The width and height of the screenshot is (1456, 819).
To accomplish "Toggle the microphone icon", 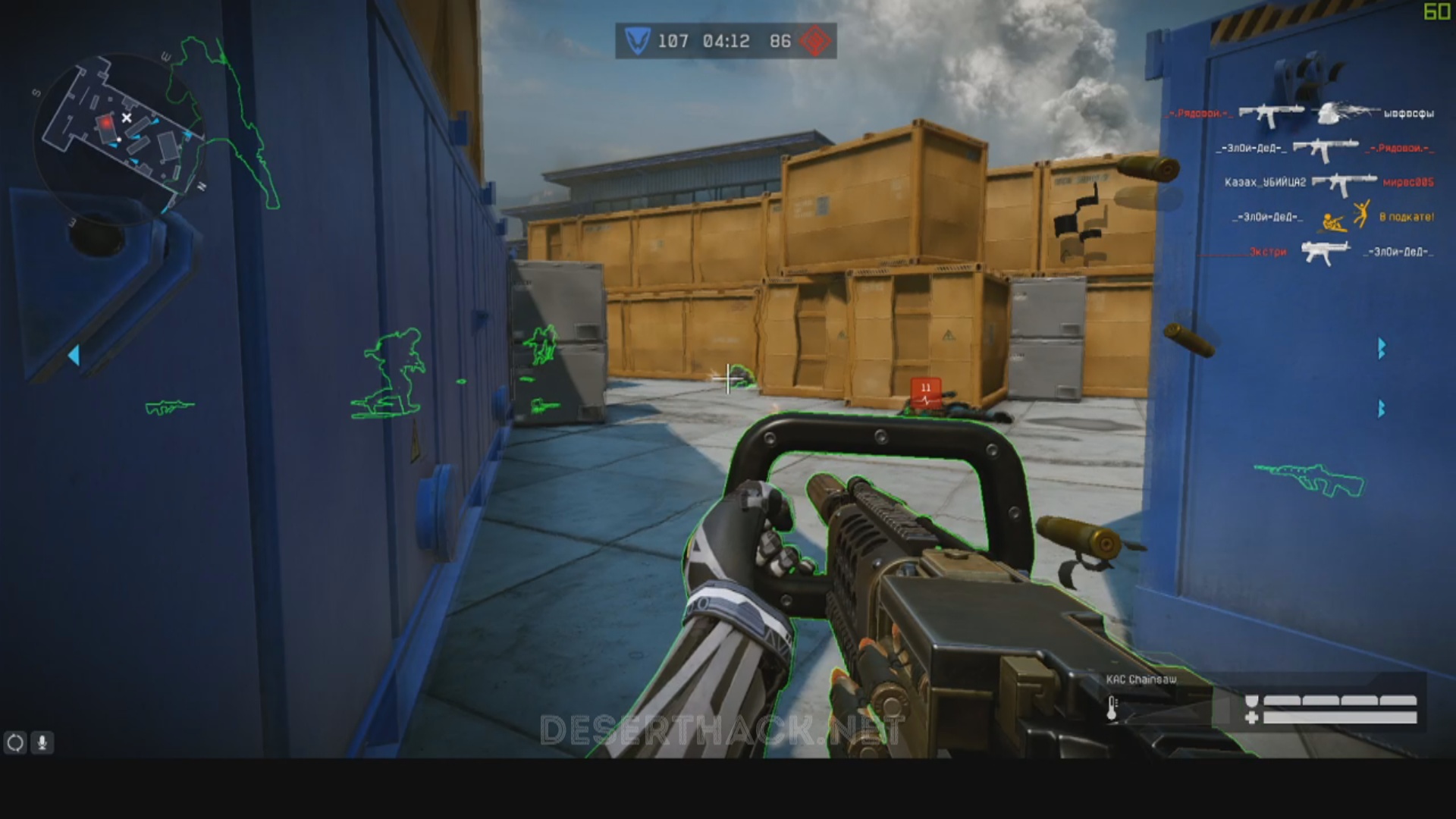I will click(42, 742).
